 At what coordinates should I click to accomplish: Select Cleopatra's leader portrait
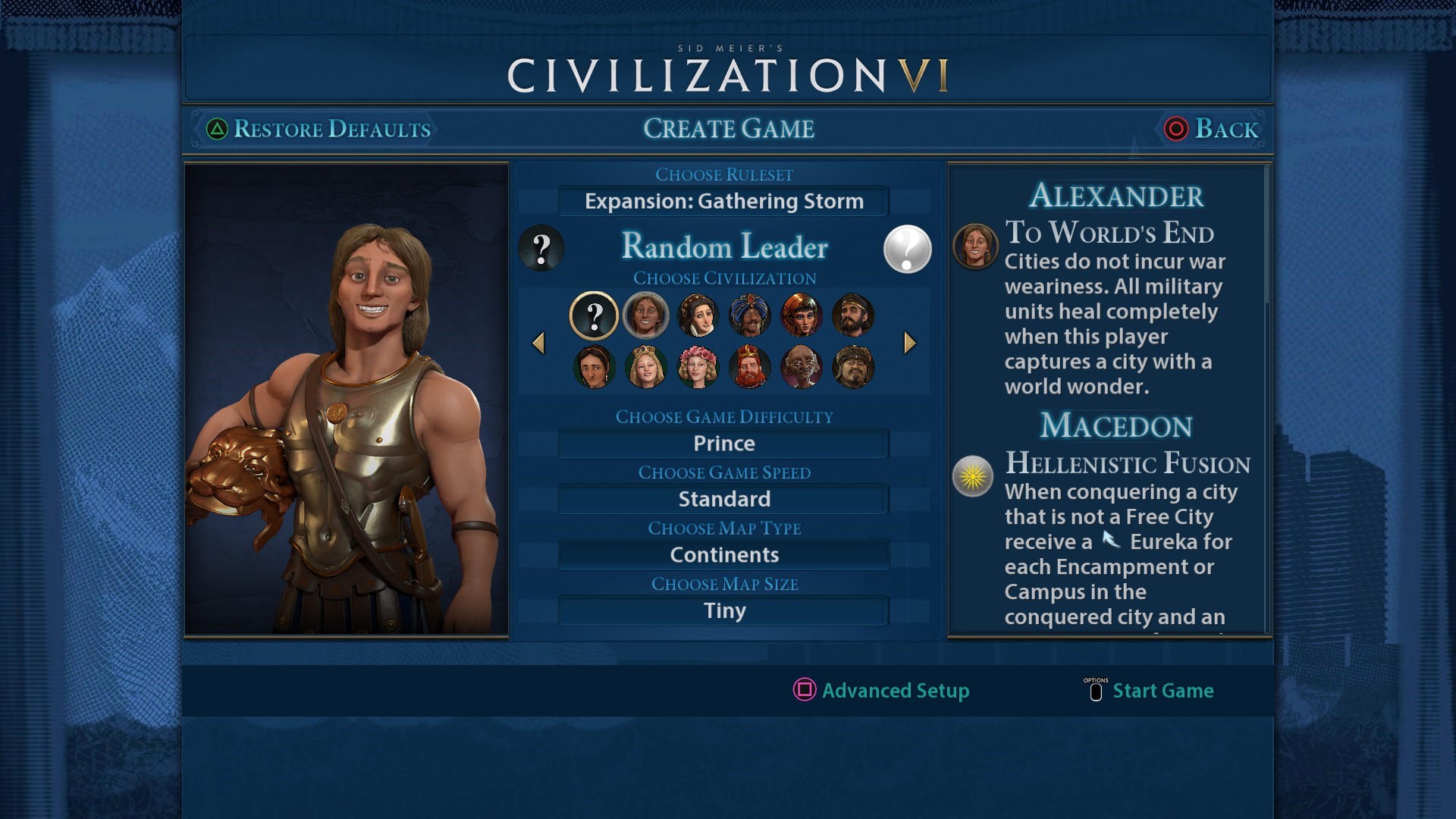802,316
